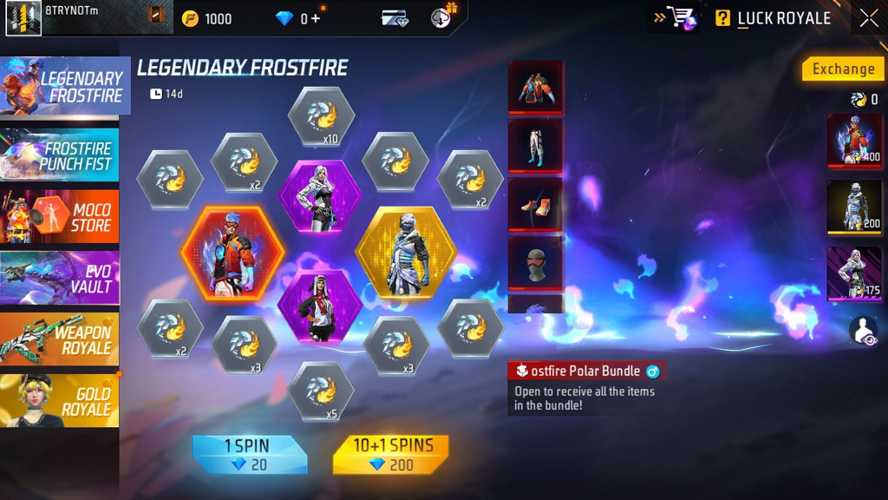Select the gold hexagon bundle prize
This screenshot has width=888, height=500.
pyautogui.click(x=406, y=253)
